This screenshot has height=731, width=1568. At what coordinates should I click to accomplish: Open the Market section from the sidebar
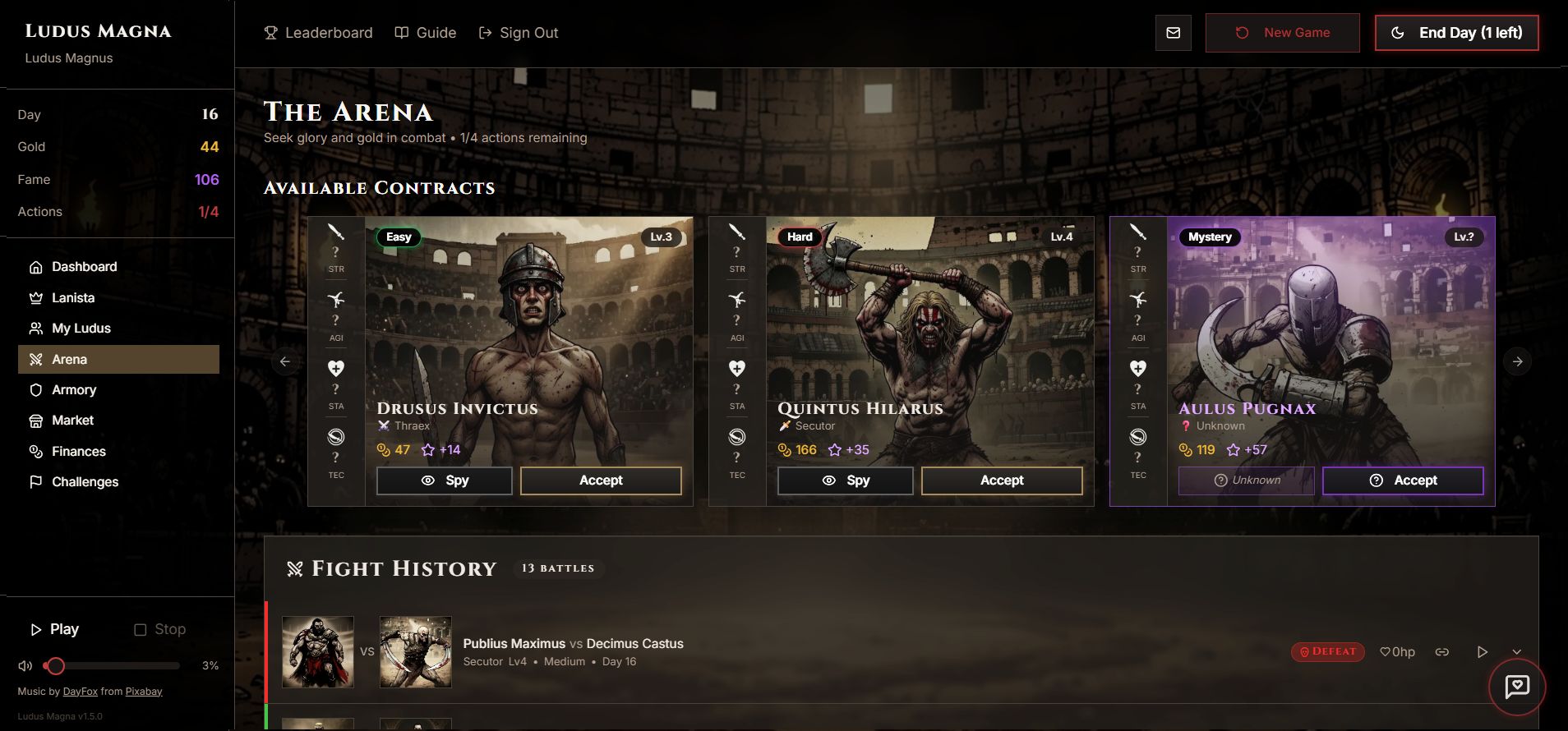[73, 420]
